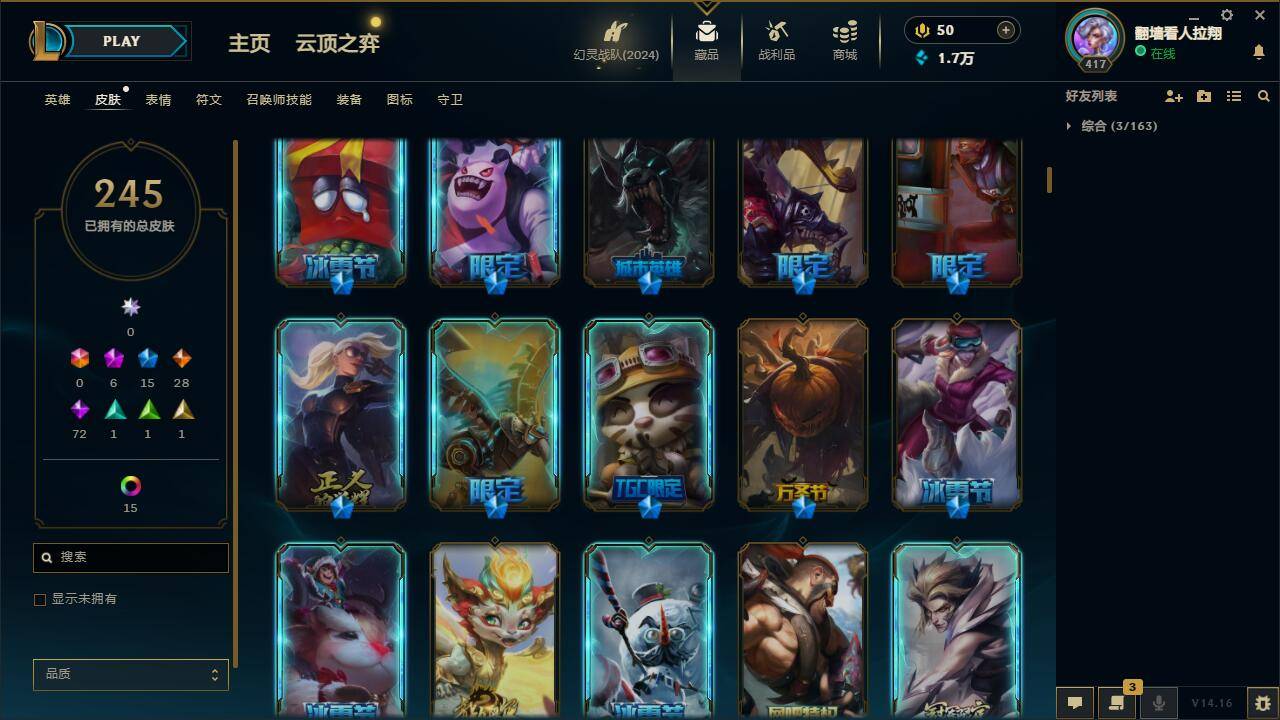Open the friend list search magnifier
The height and width of the screenshot is (720, 1280).
(x=1264, y=96)
